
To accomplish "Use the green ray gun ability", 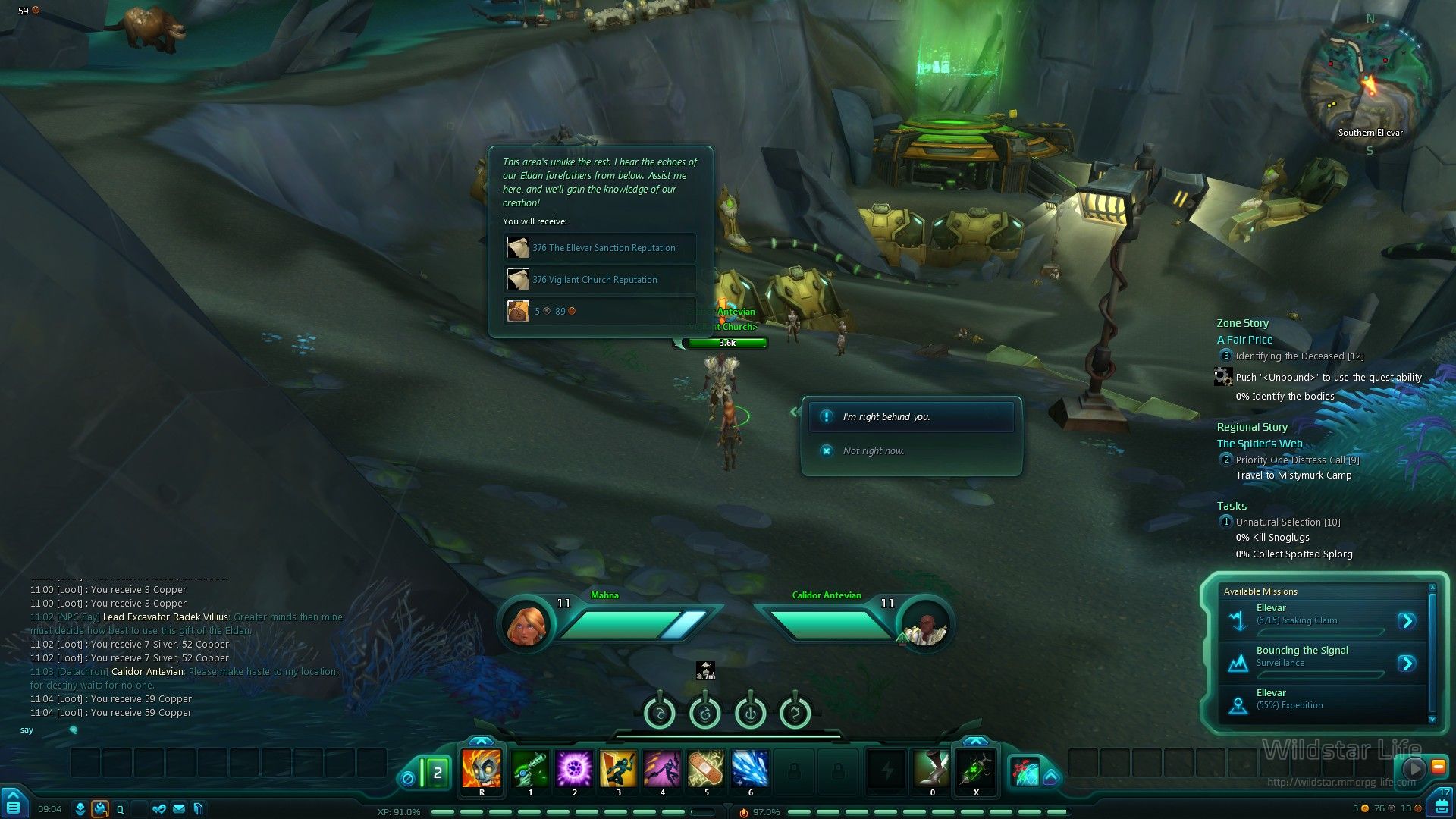I will pos(530,769).
